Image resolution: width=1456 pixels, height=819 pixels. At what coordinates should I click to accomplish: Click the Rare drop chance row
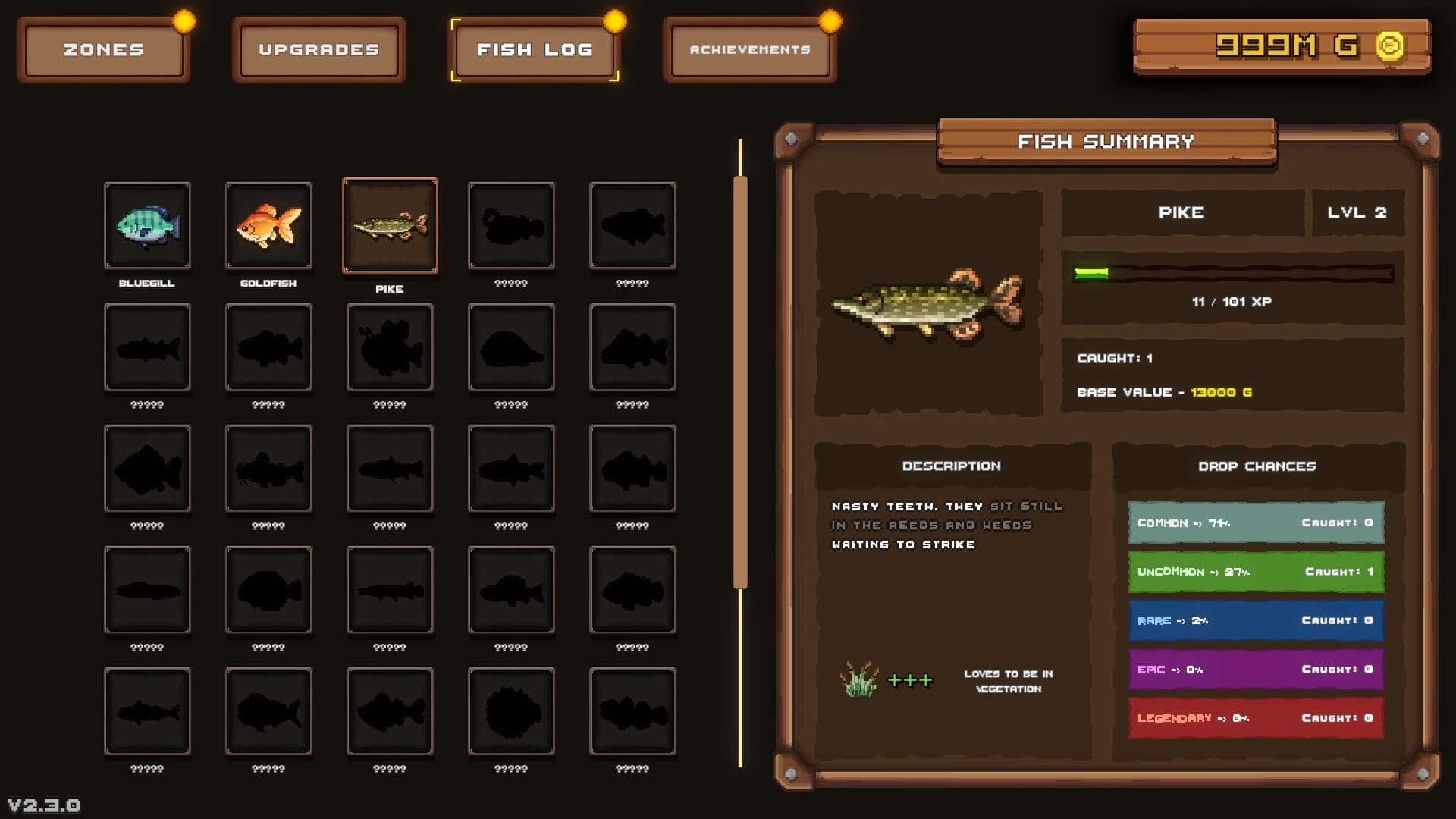pos(1255,620)
